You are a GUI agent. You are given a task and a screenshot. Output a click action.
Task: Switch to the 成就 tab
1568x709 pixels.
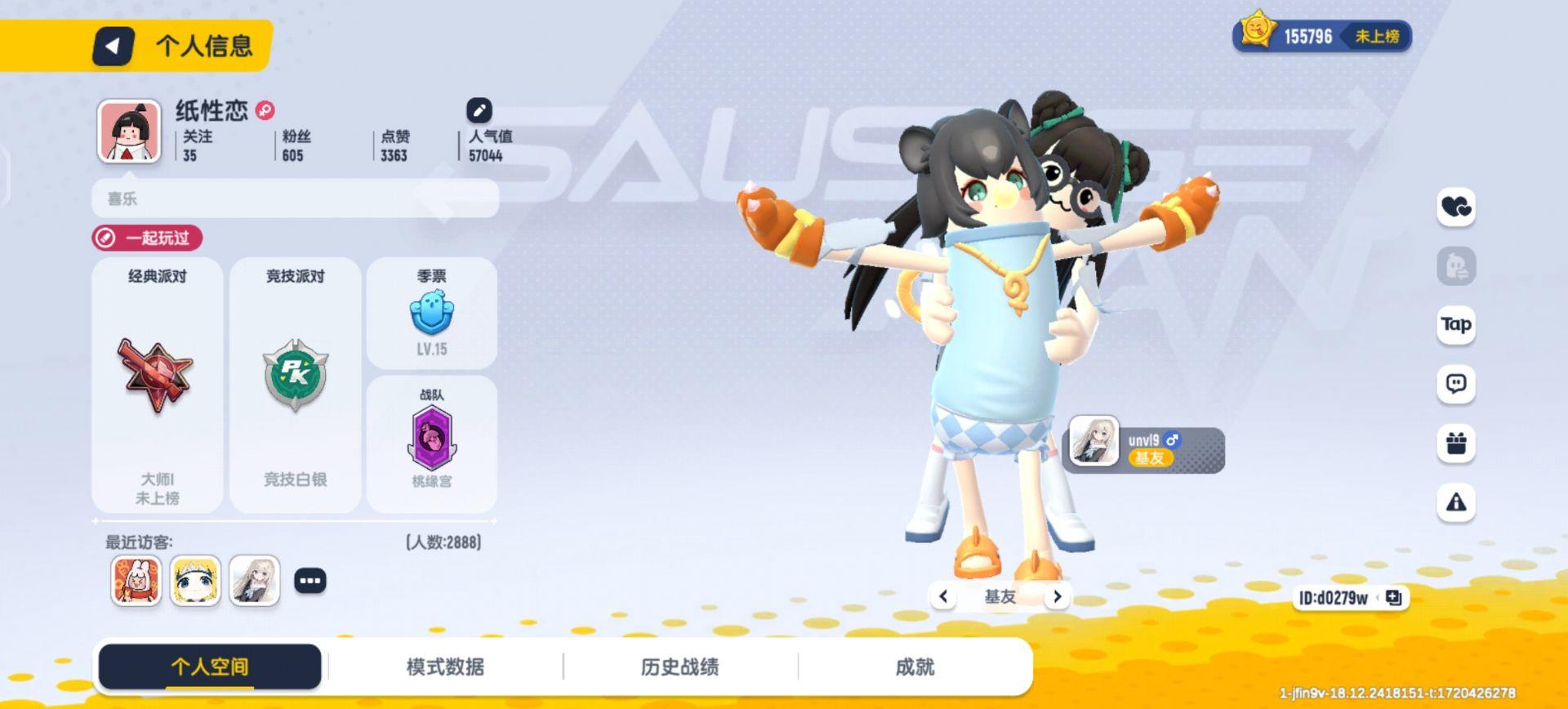tap(913, 667)
